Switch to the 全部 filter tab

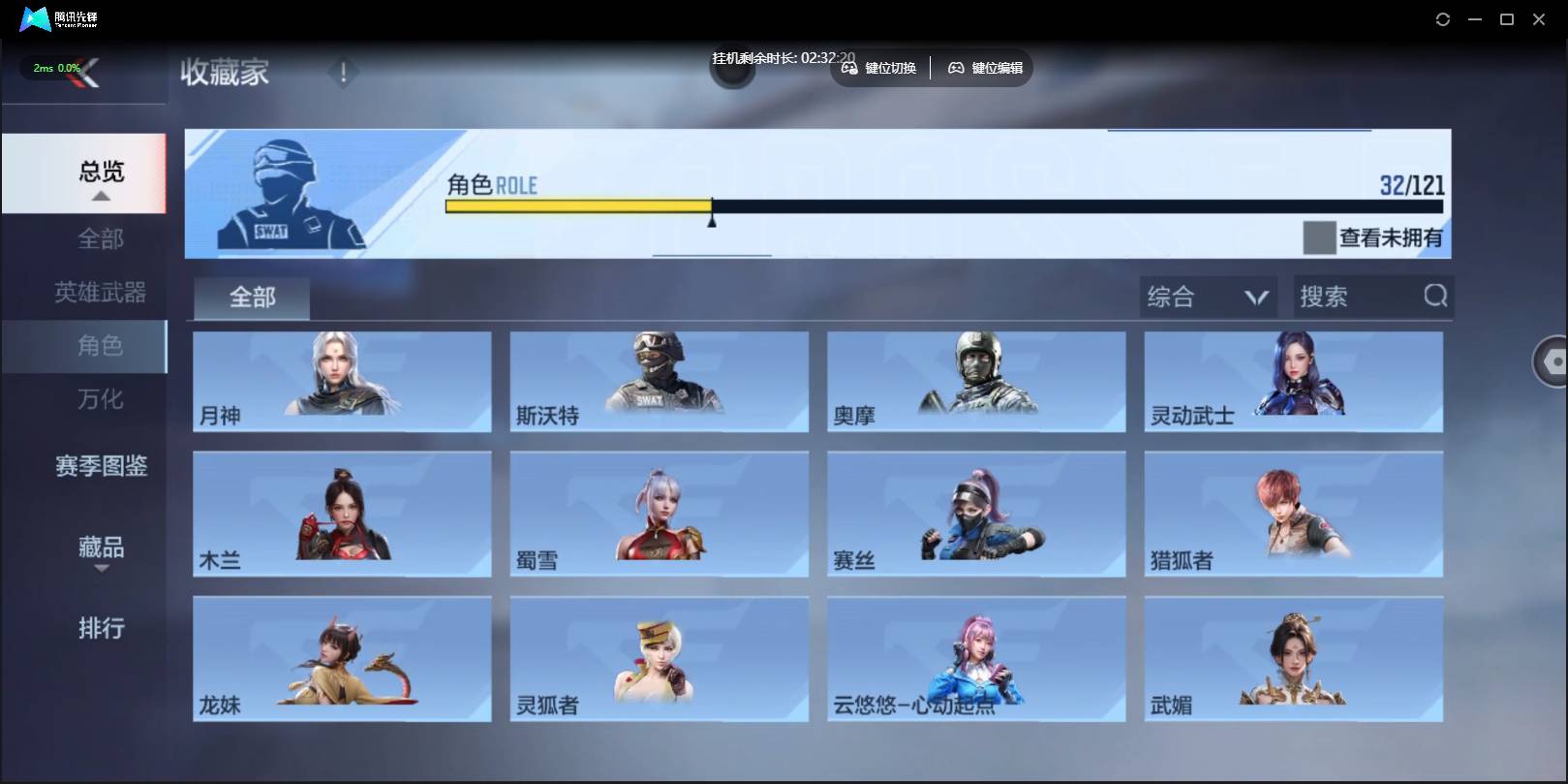tap(251, 298)
